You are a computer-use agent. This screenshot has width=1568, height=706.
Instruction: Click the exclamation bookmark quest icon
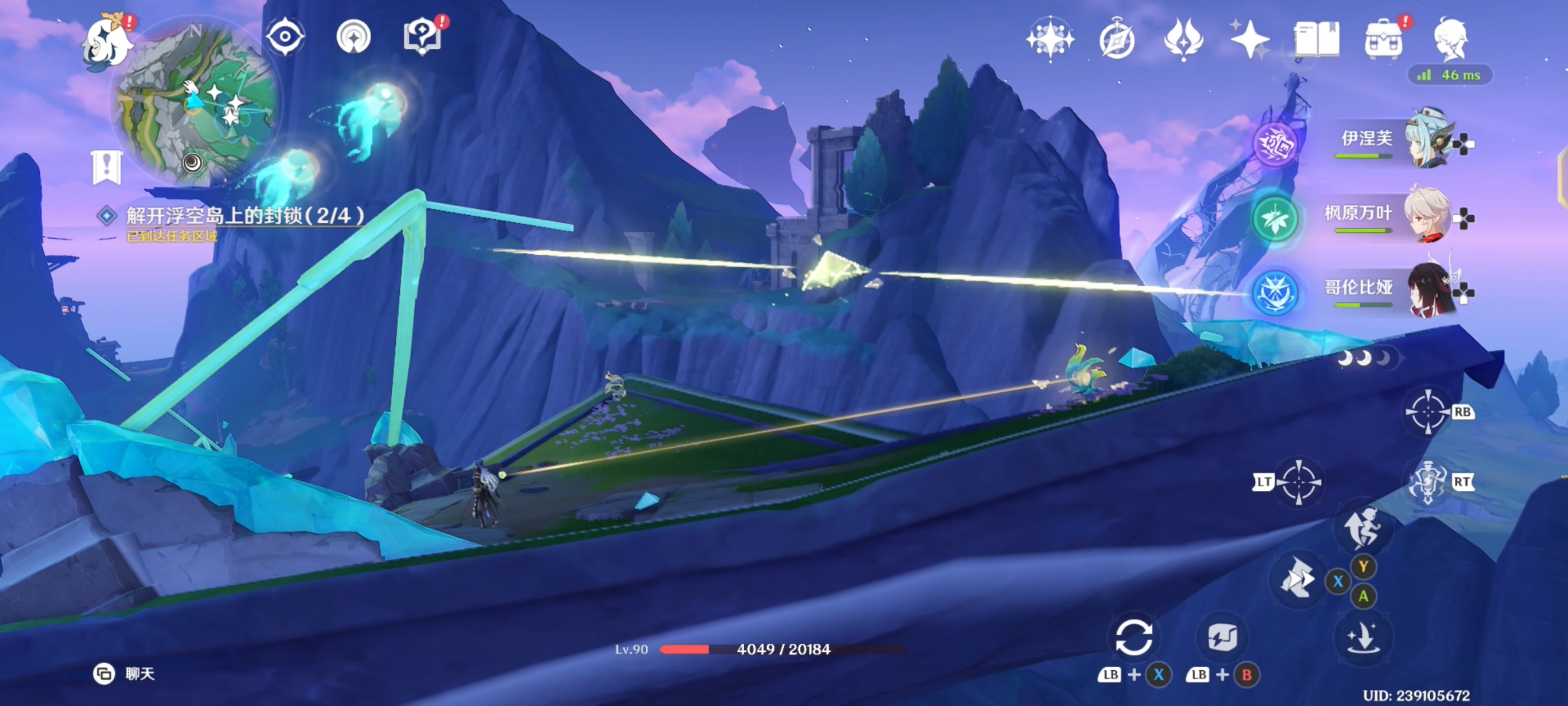tap(106, 166)
